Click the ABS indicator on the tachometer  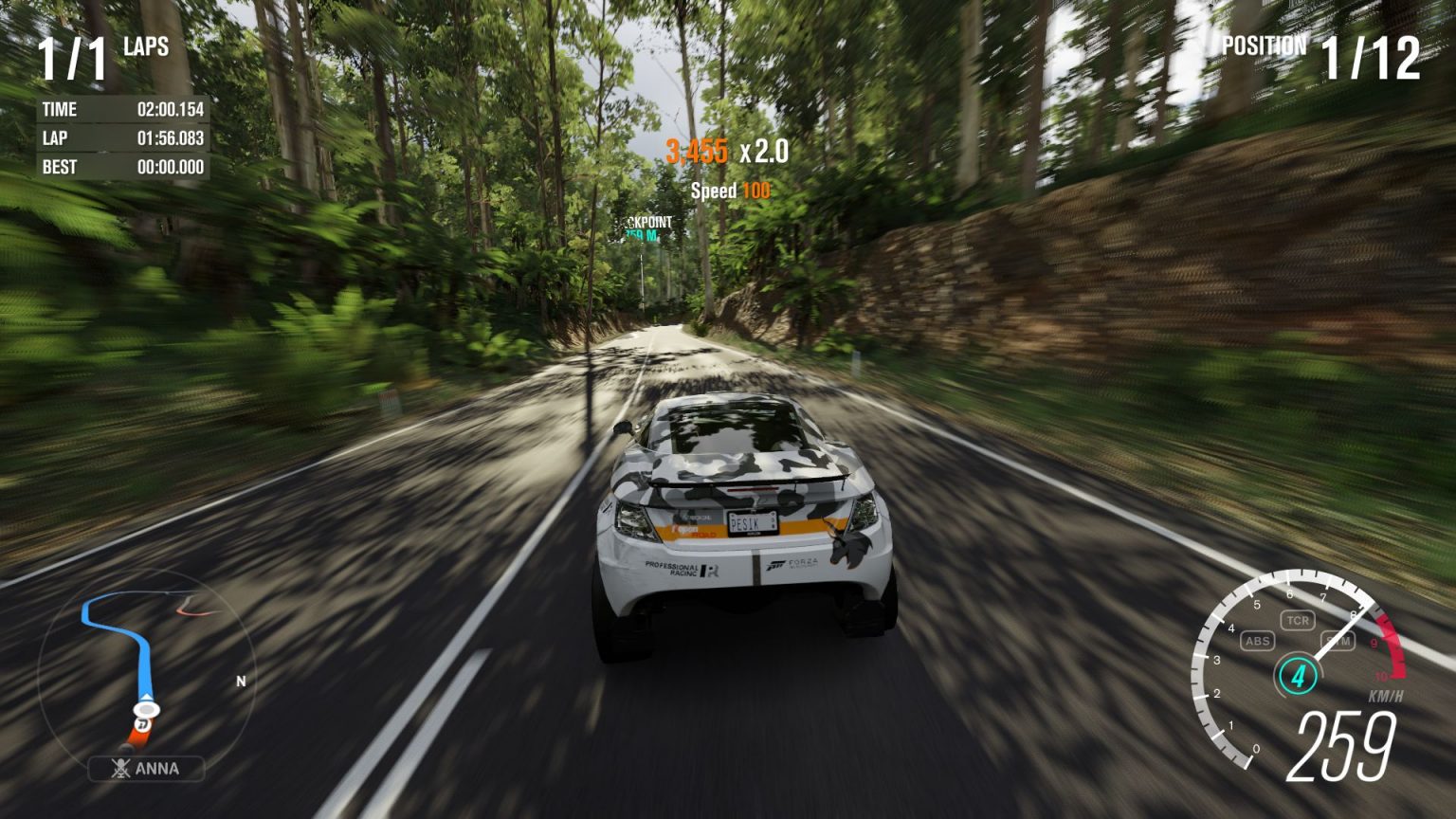pos(1257,641)
